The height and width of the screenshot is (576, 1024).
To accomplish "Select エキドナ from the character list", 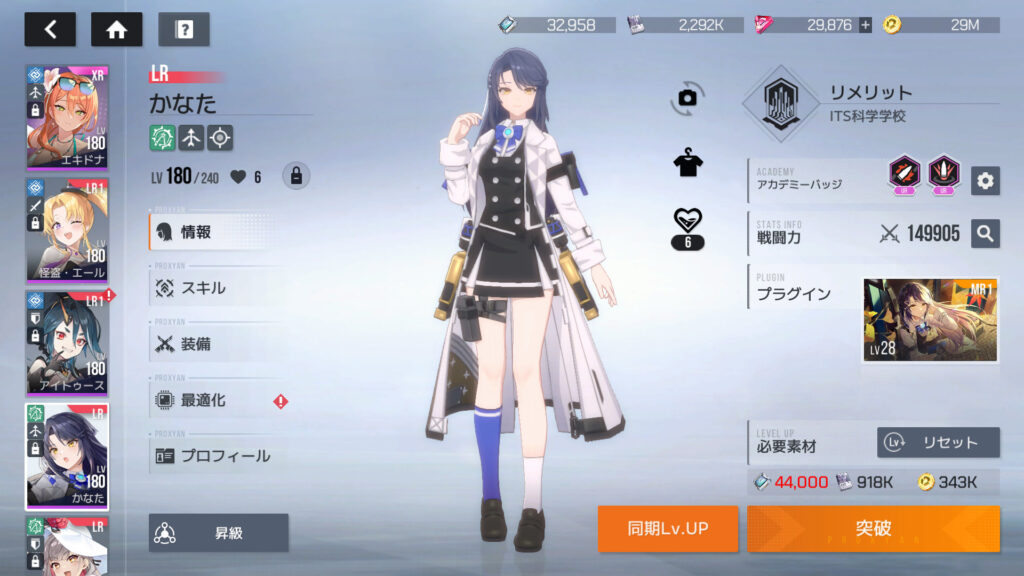I will [x=67, y=117].
